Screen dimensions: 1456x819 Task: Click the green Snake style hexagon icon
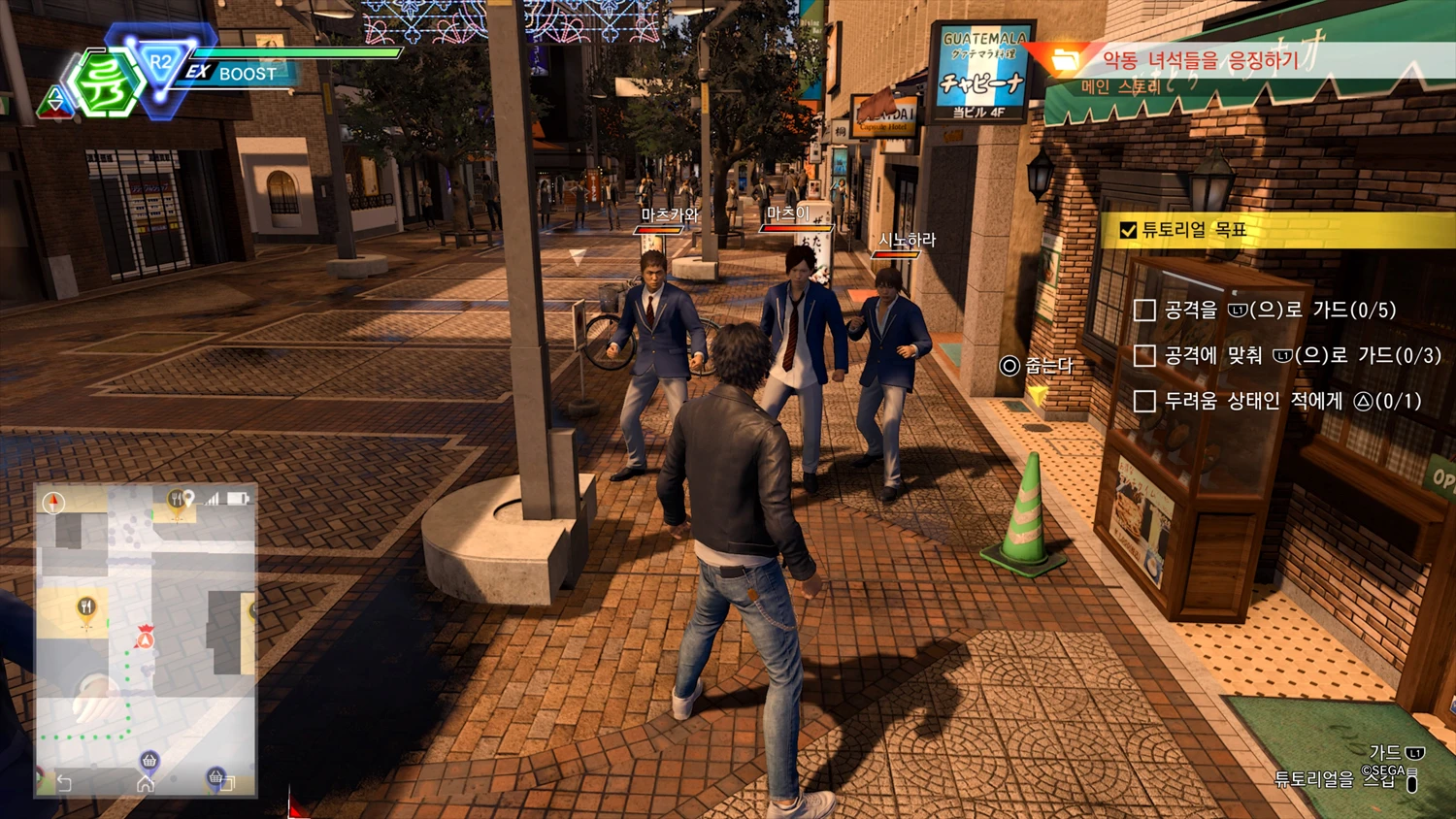[x=105, y=83]
